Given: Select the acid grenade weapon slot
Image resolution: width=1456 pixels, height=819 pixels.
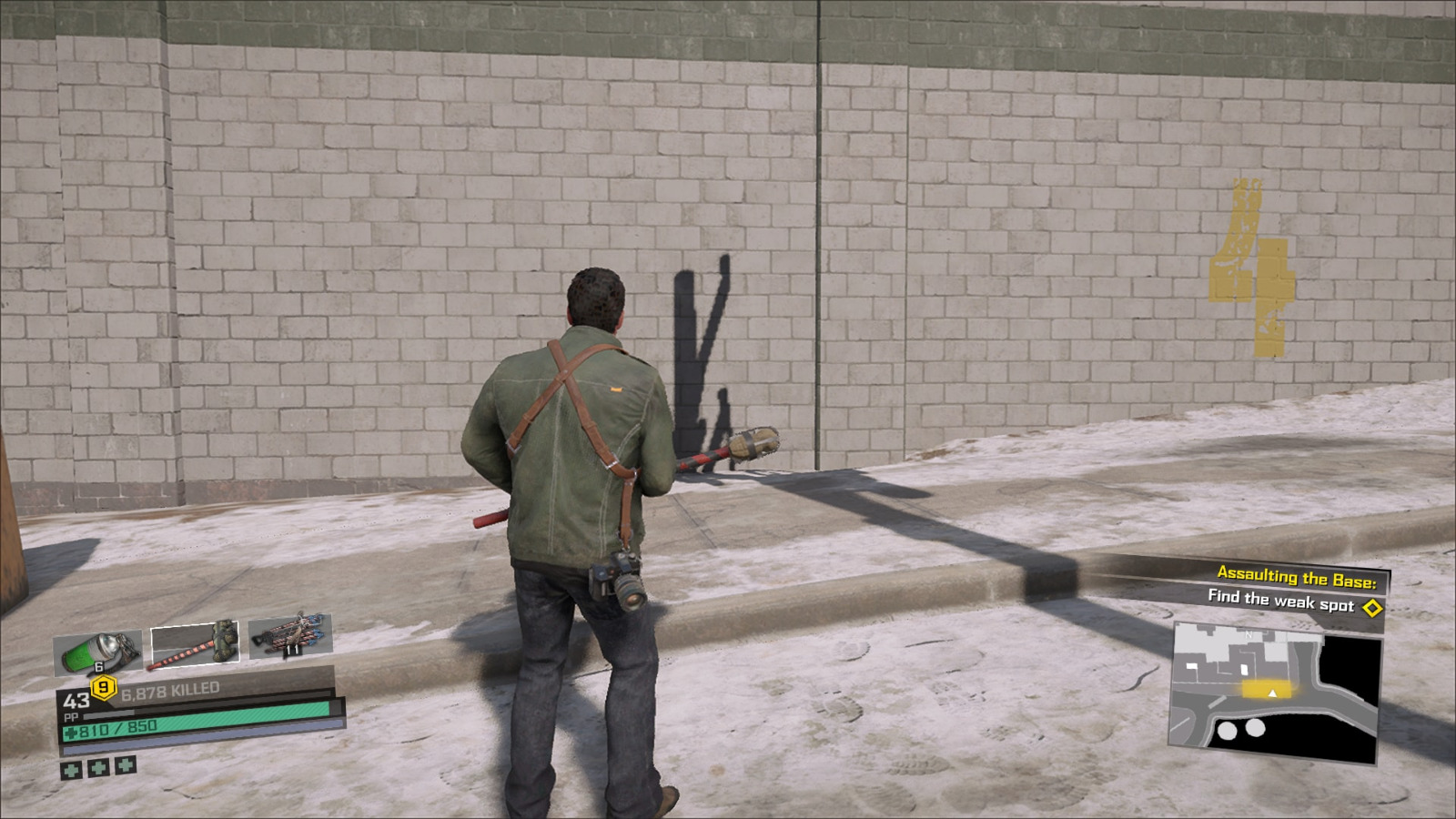Looking at the screenshot, I should click(100, 649).
